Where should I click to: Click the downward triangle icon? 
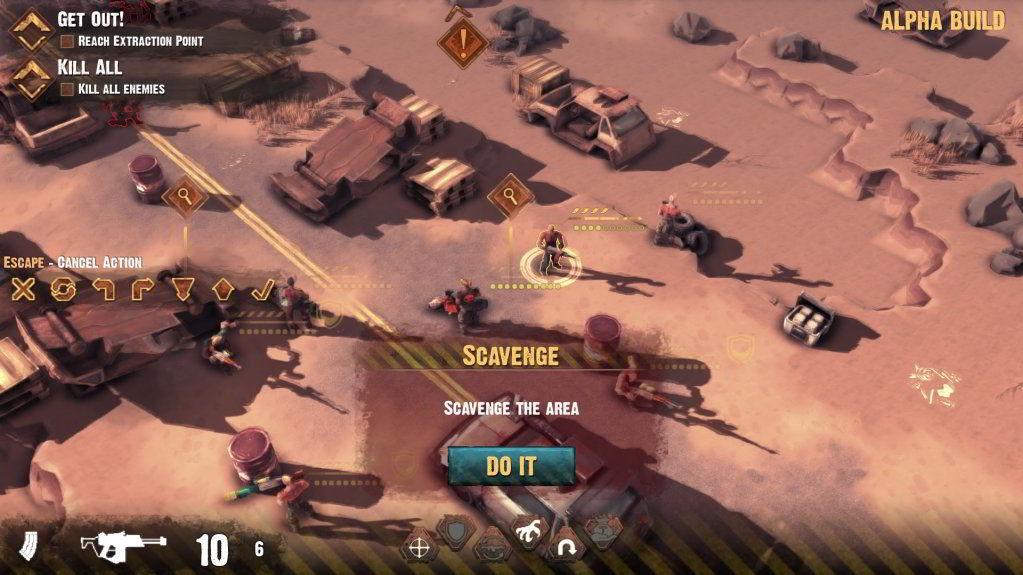[x=183, y=290]
